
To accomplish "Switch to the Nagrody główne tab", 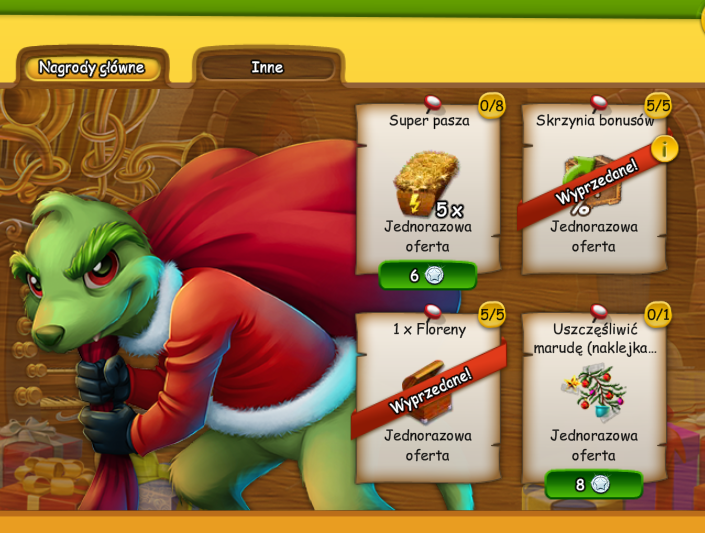I will tap(92, 68).
